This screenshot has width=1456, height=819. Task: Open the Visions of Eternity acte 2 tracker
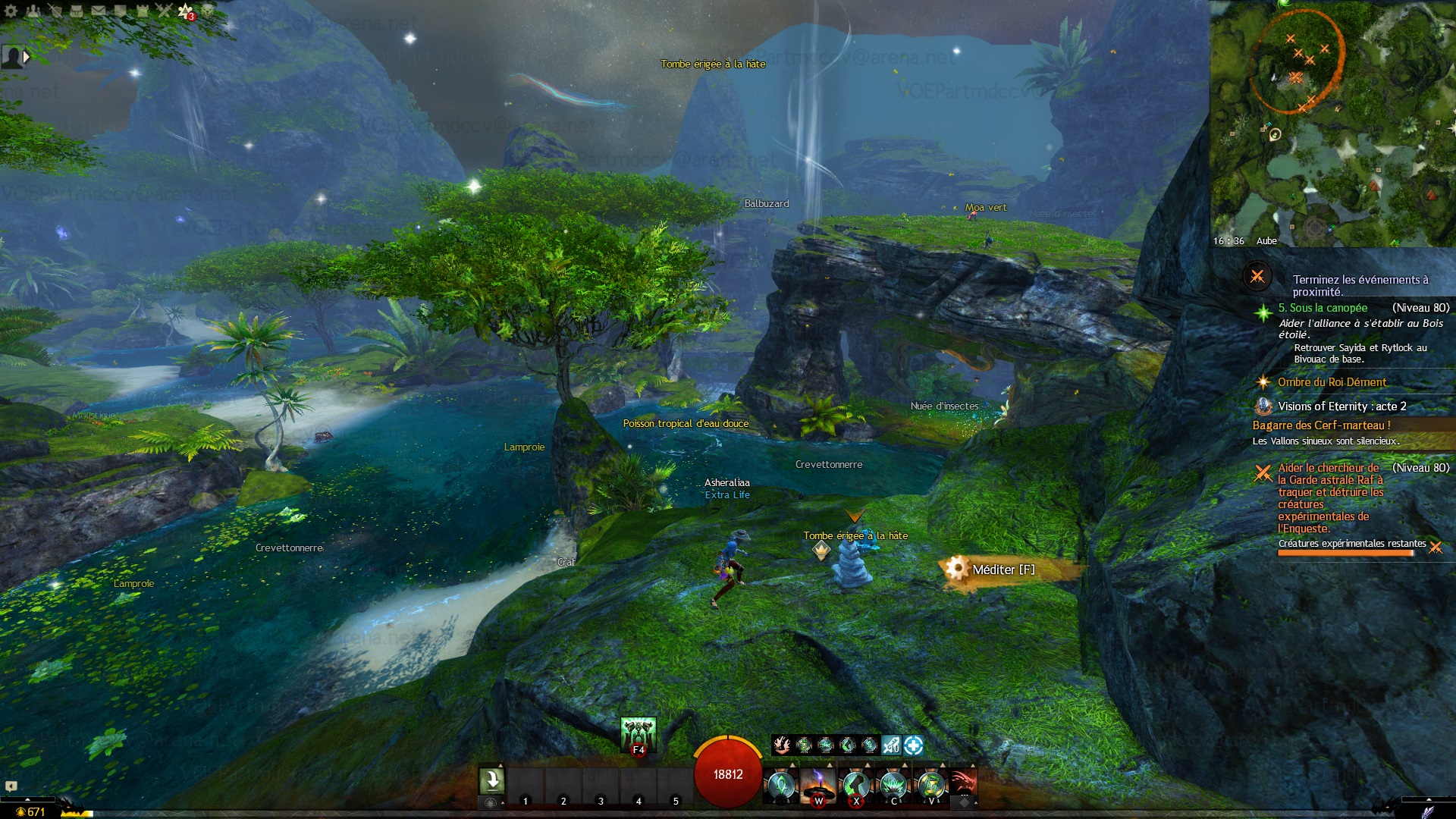(1341, 406)
